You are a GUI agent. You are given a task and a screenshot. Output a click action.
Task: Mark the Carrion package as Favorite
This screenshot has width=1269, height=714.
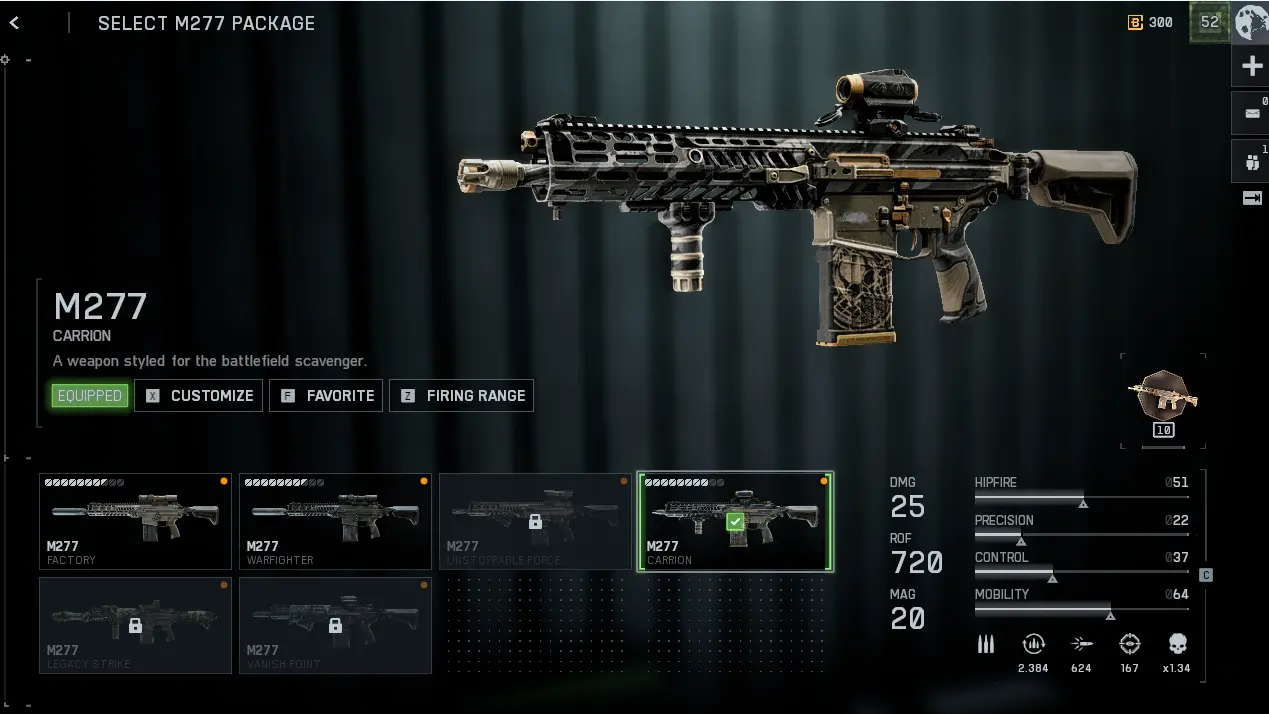click(326, 395)
